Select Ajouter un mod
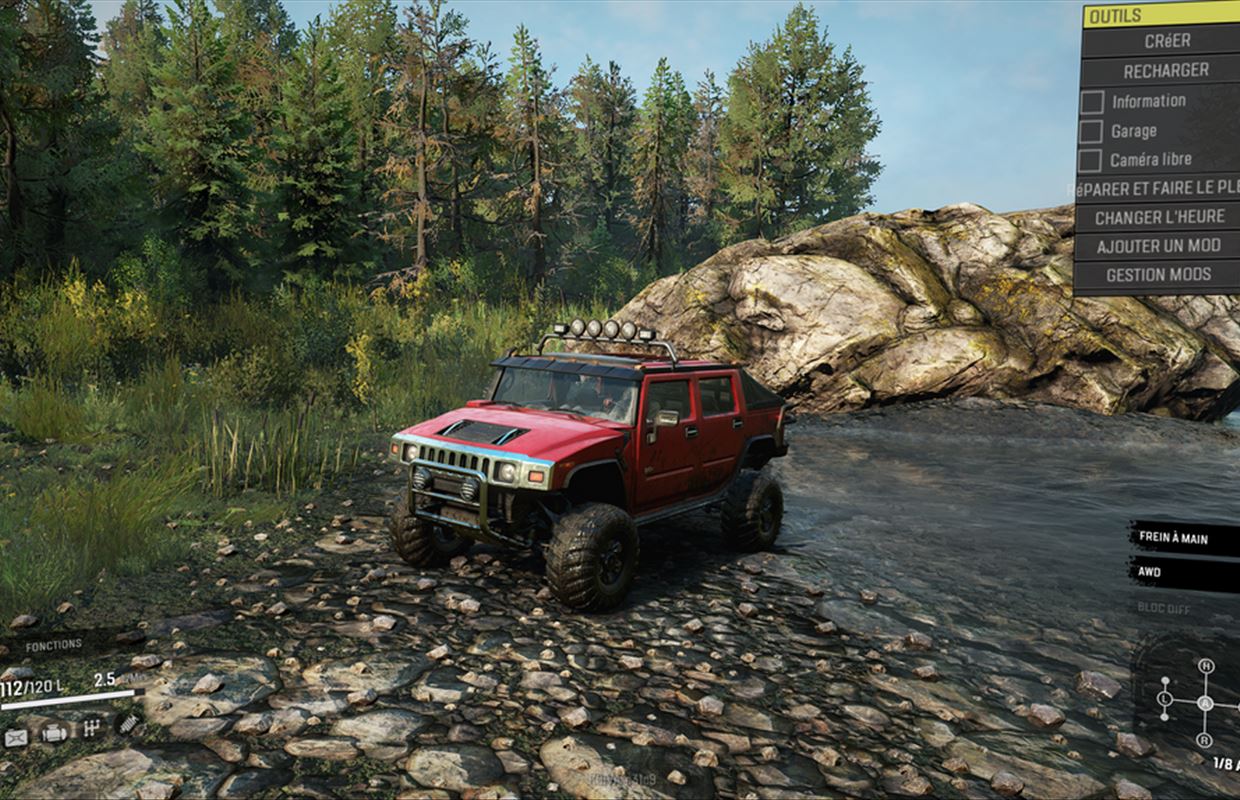1240x800 pixels. (1158, 246)
